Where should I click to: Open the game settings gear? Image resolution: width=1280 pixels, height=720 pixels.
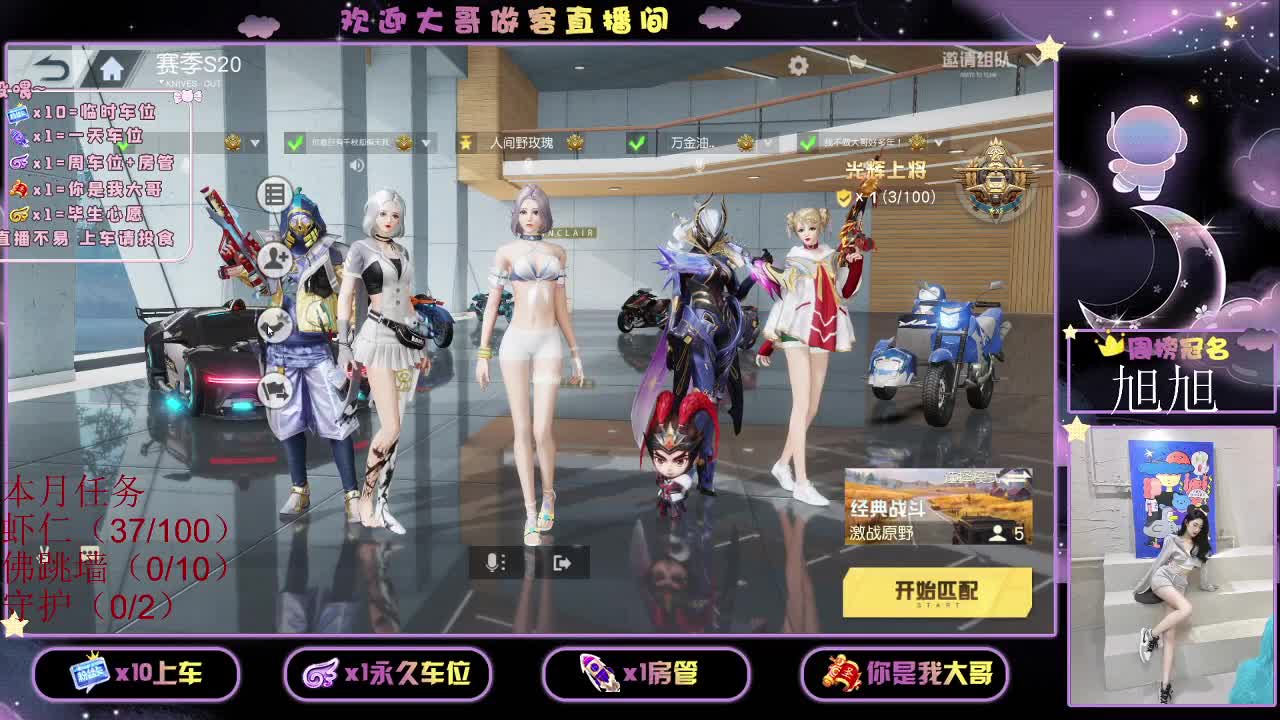(x=797, y=64)
